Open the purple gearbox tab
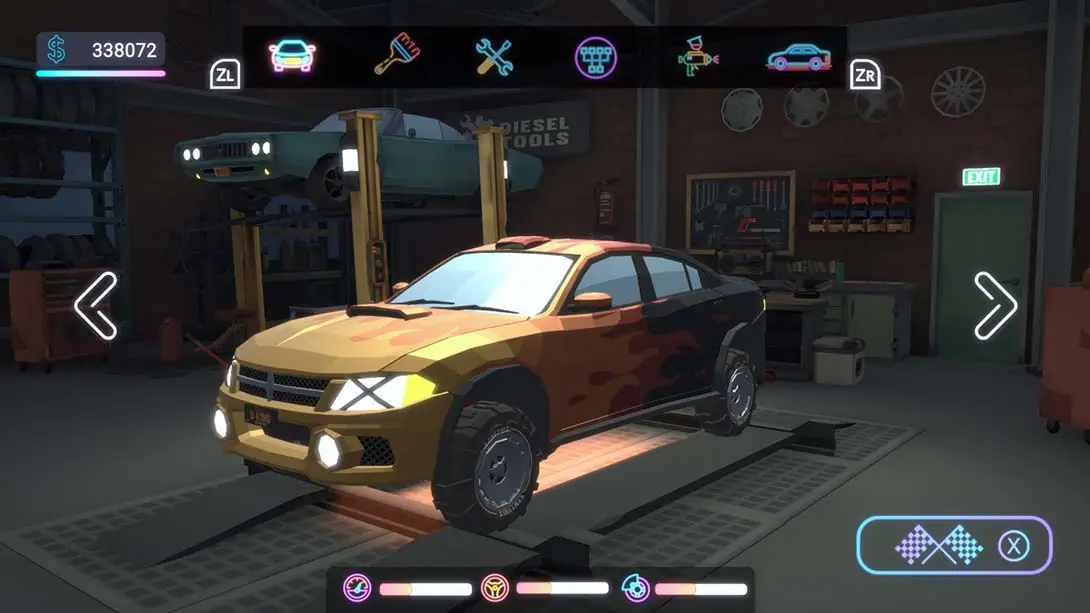 (596, 57)
